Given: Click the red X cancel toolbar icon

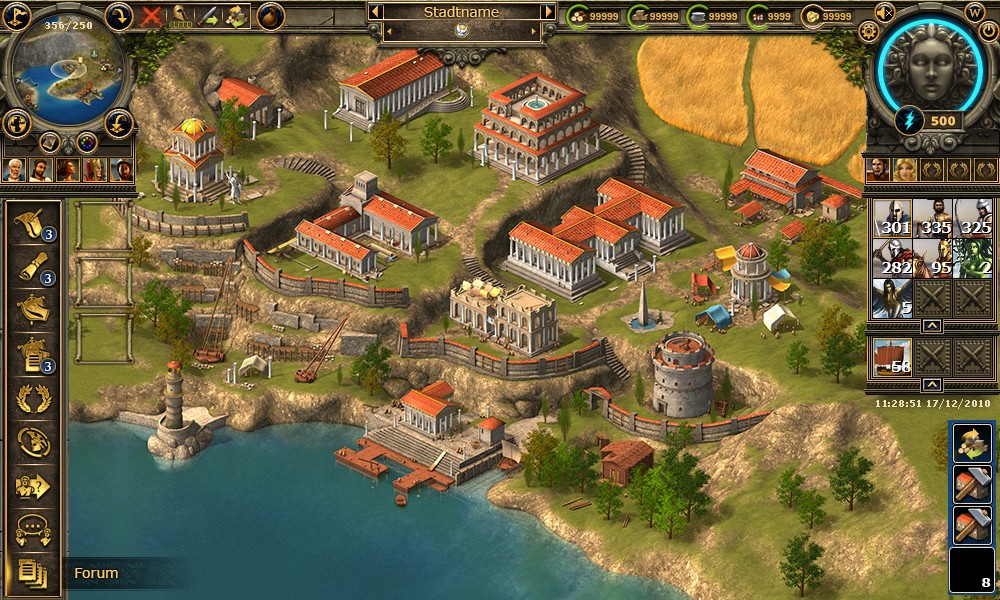Looking at the screenshot, I should pyautogui.click(x=152, y=15).
